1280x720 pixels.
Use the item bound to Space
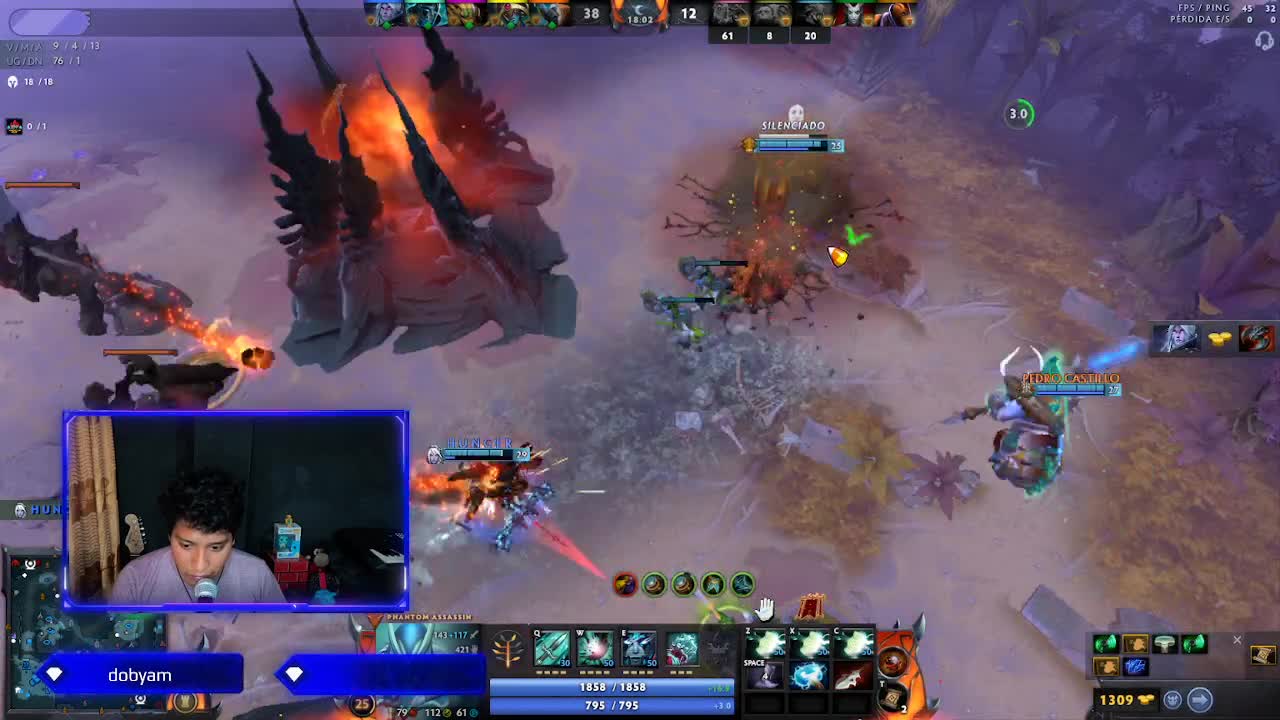767,675
